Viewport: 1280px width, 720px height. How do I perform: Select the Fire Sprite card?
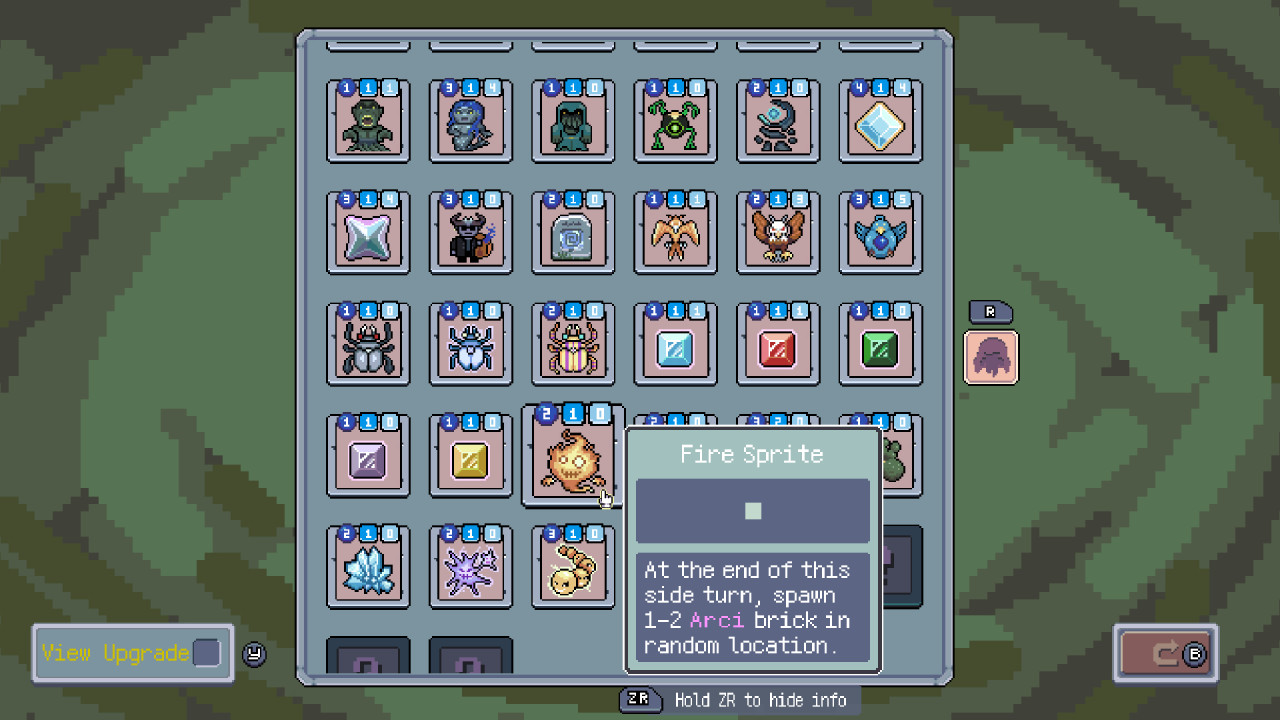[572, 455]
